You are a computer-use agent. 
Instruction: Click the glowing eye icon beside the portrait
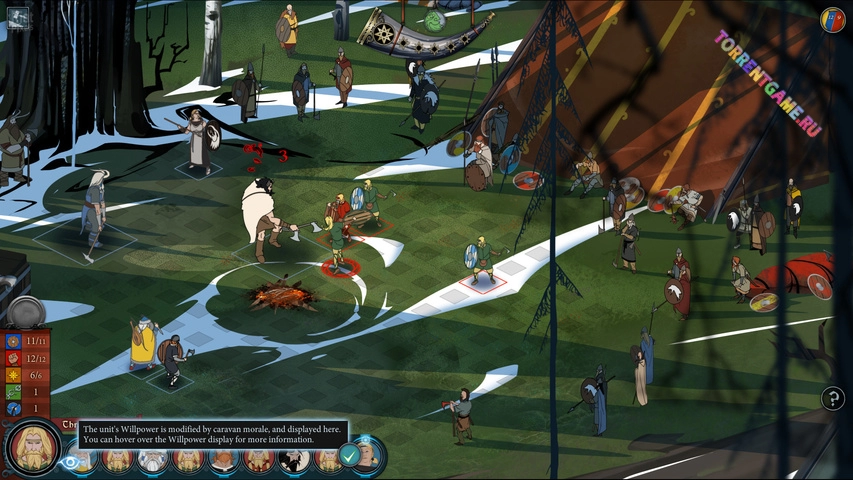click(70, 462)
